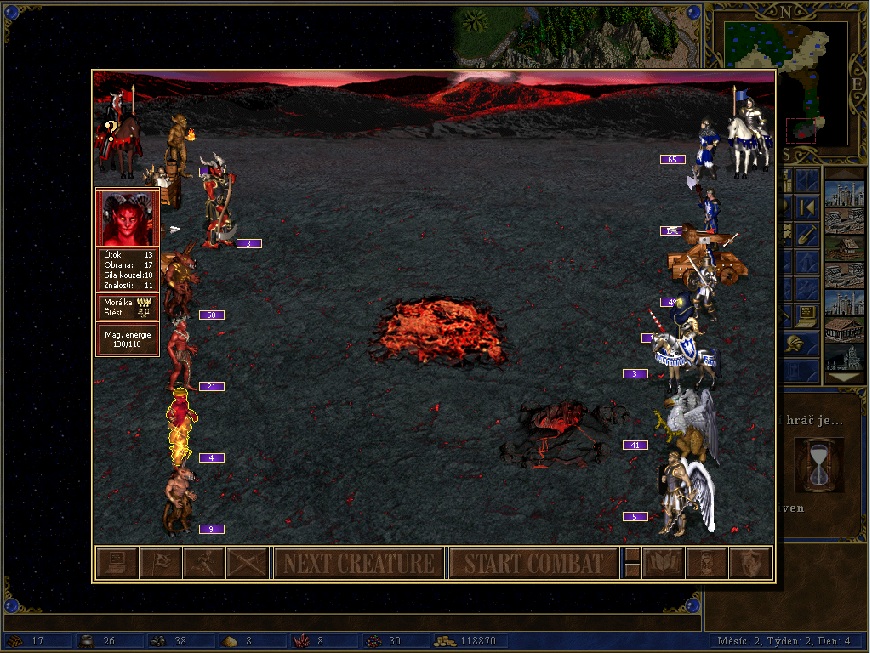
Task: Select the retreat running-figure button
Action: point(204,563)
